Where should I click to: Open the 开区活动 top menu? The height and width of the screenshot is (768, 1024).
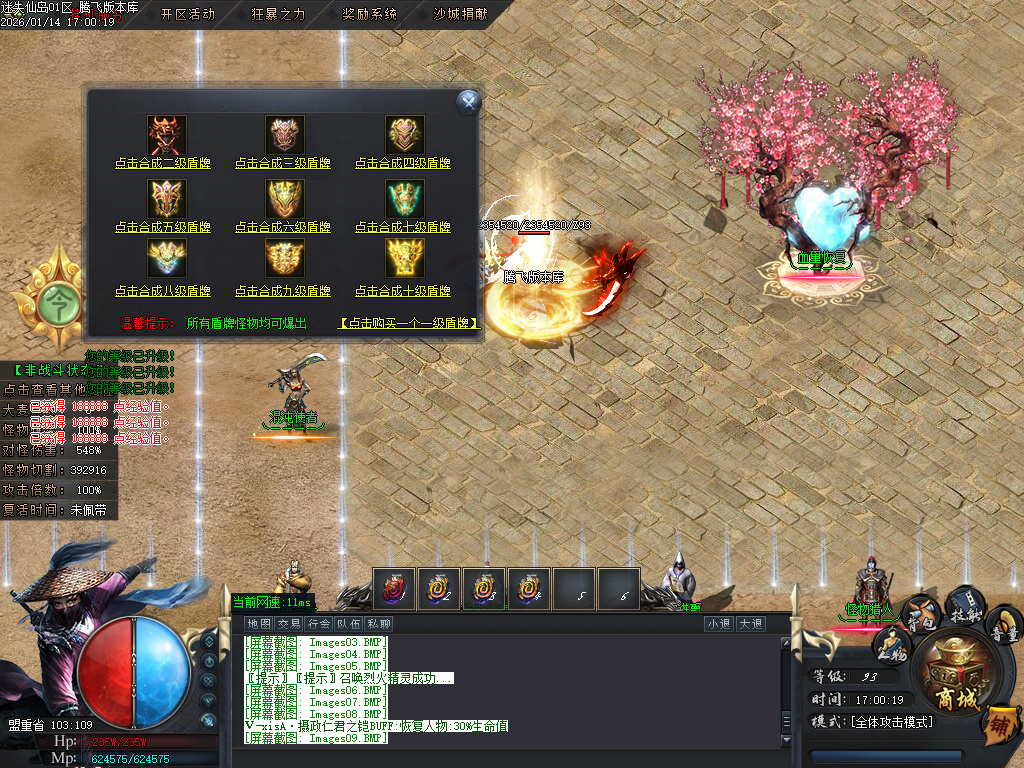pos(187,14)
